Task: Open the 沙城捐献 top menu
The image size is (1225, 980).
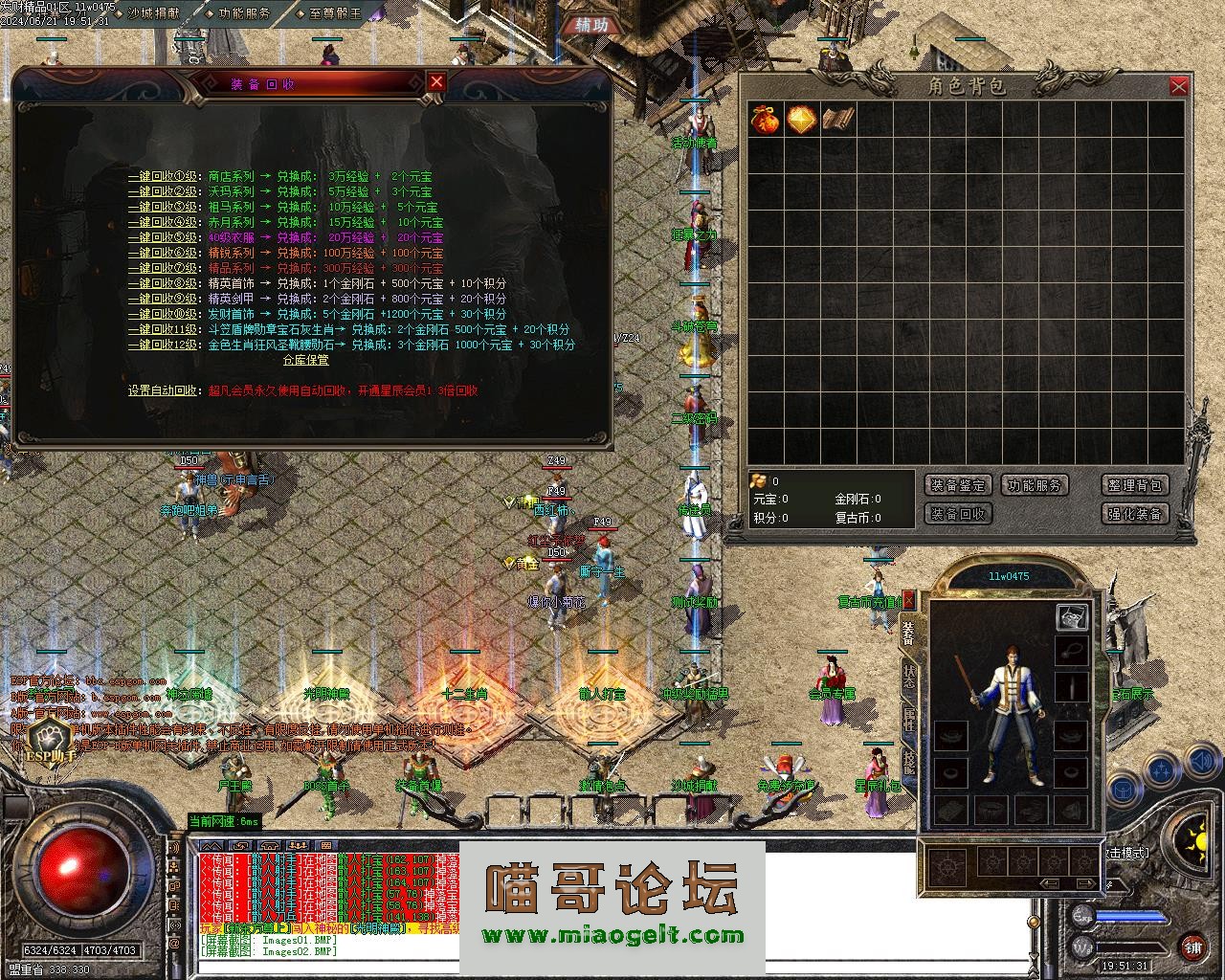Action: click(x=153, y=14)
